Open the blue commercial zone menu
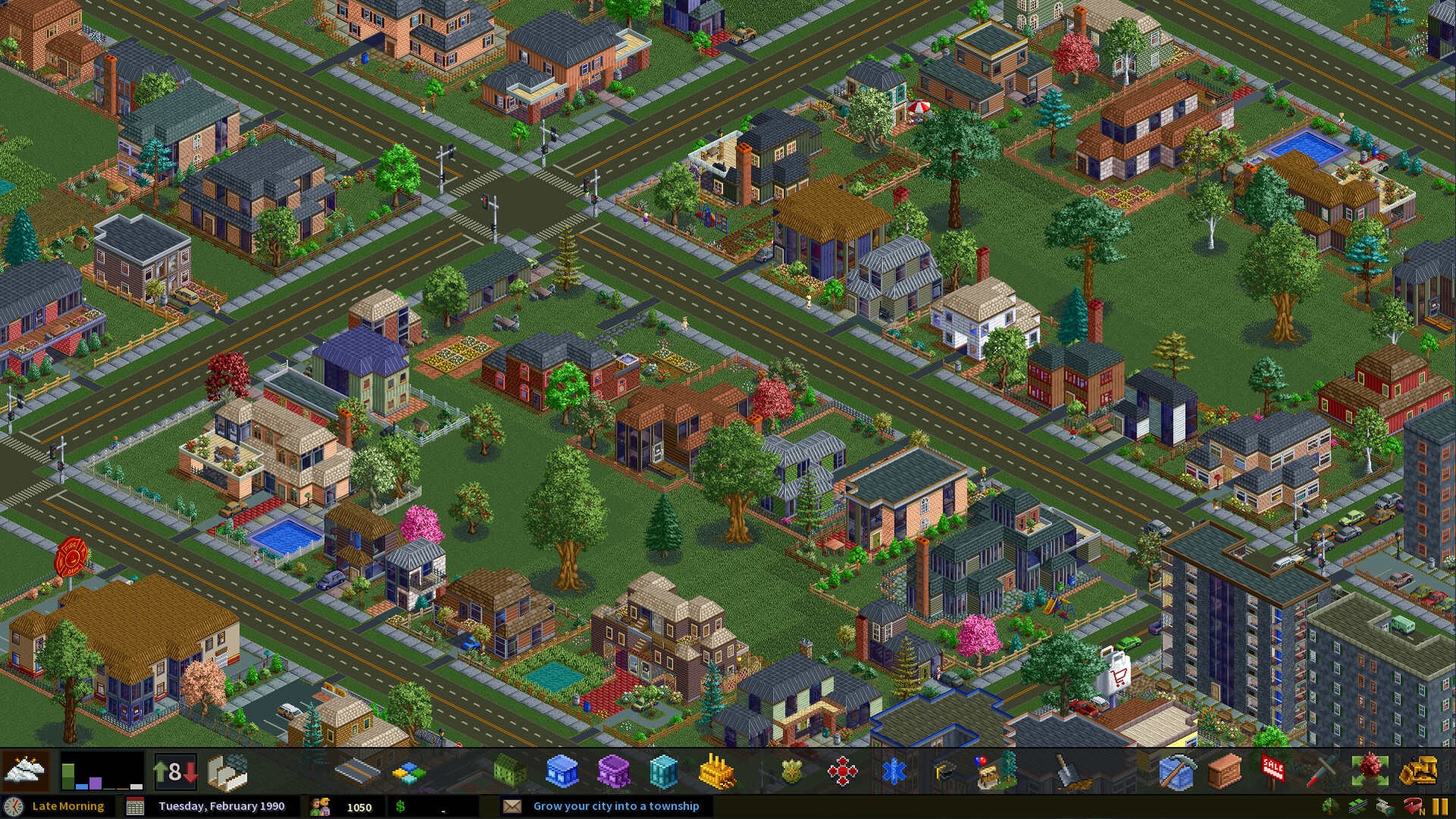The width and height of the screenshot is (1456, 819). coord(561,772)
